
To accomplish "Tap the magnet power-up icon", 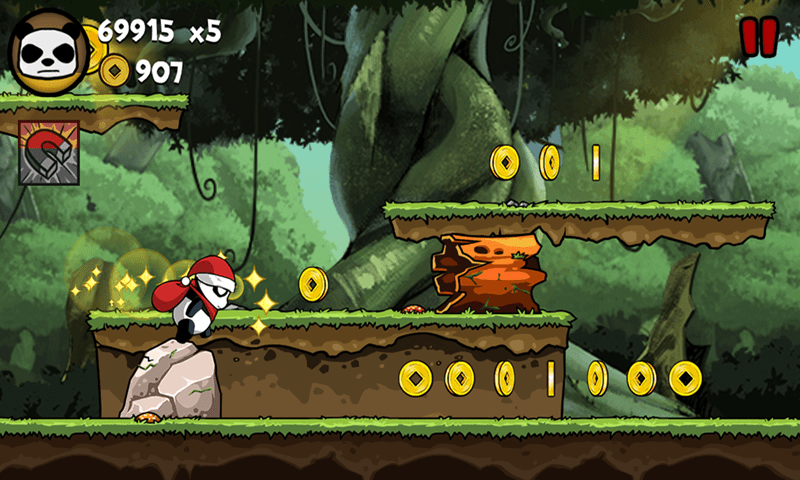I will click(x=49, y=153).
